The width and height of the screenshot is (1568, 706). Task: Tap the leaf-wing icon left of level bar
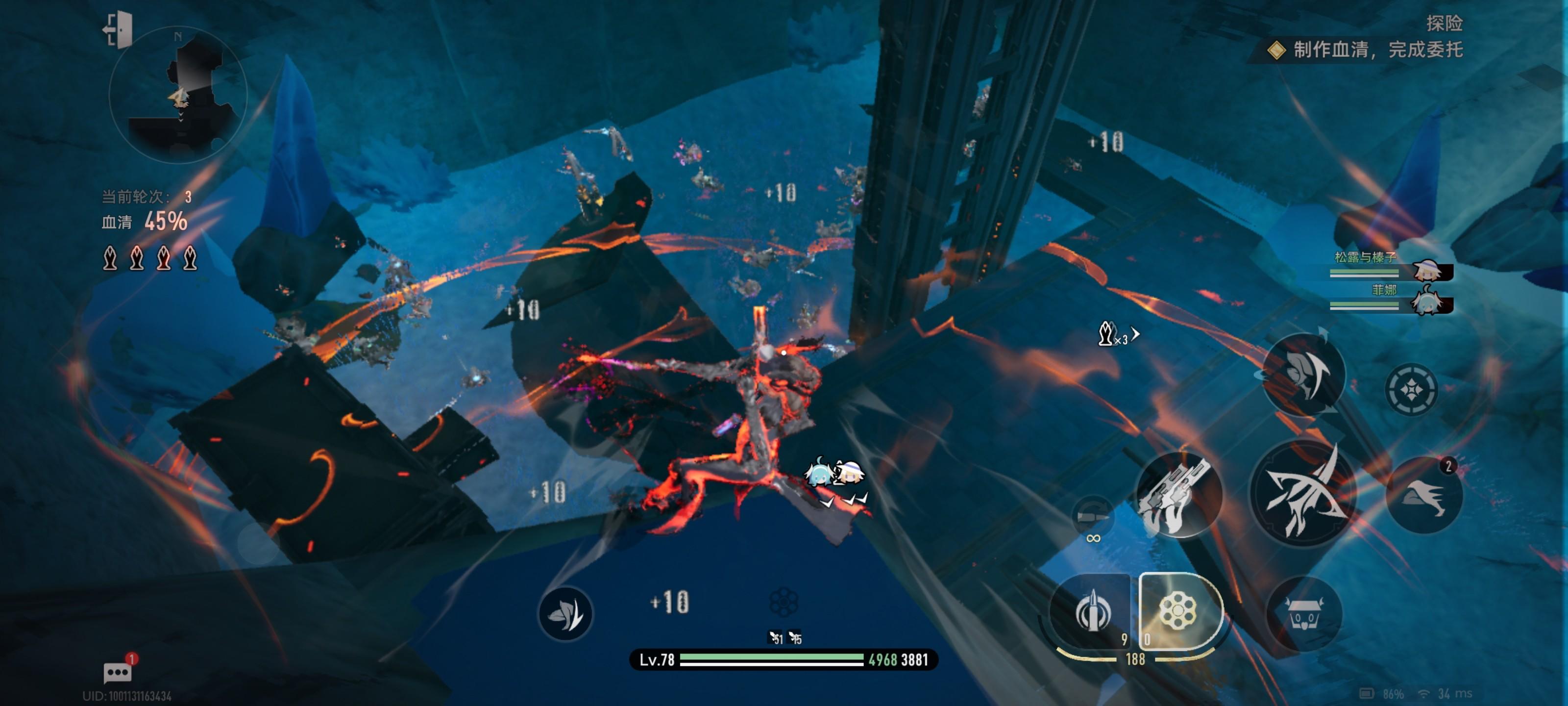(565, 614)
